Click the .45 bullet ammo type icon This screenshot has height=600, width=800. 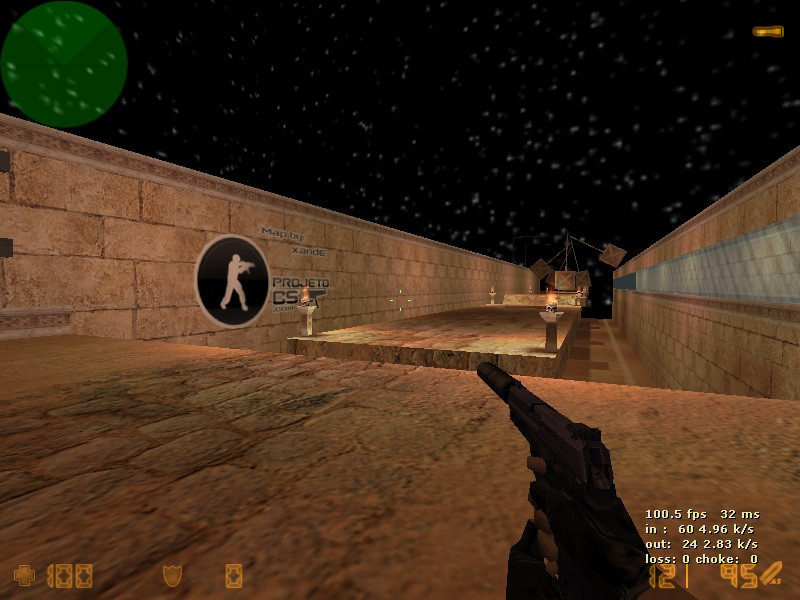tap(770, 575)
